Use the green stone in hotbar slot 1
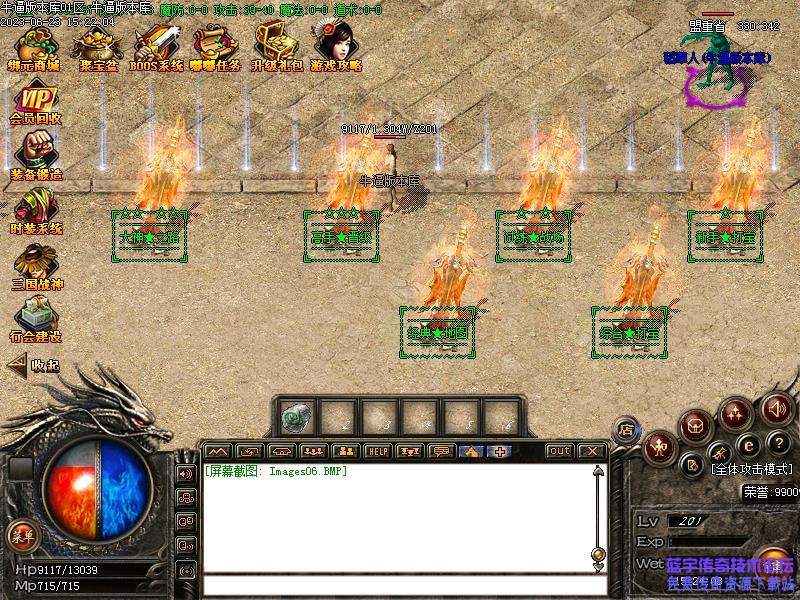Viewport: 800px width, 600px height. [296, 415]
